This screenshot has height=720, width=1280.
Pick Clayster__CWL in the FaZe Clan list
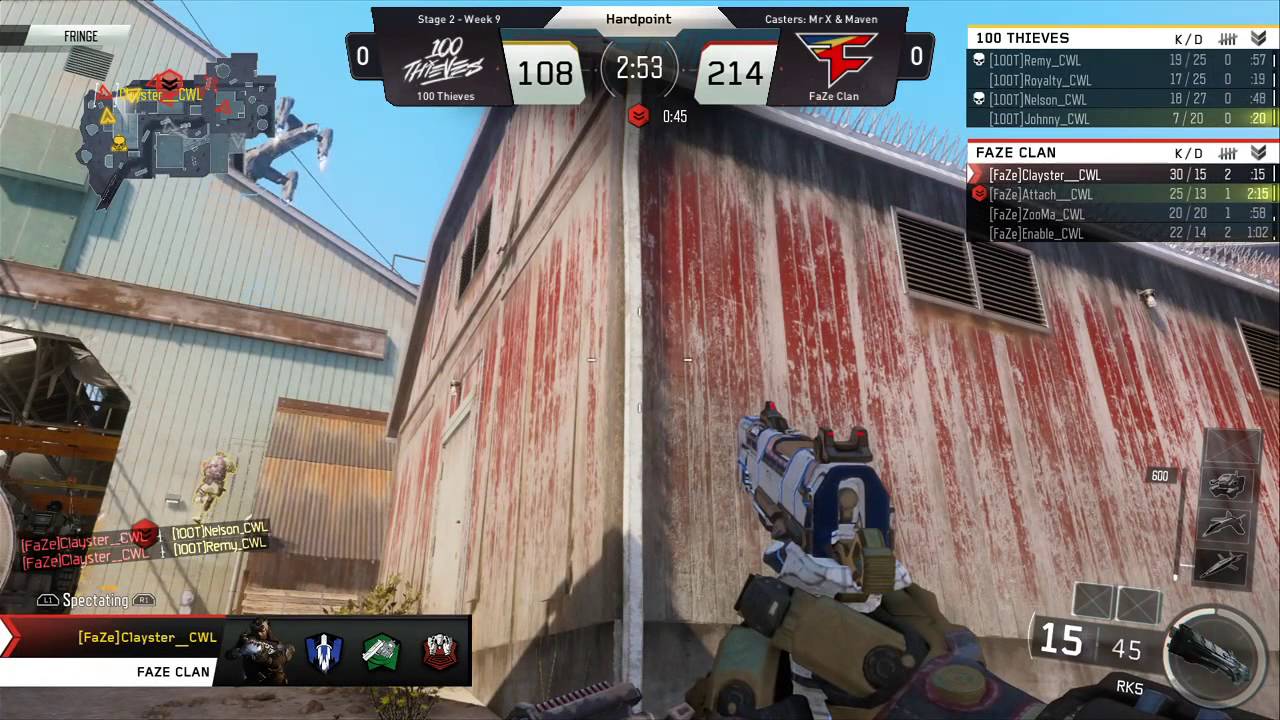point(1044,175)
